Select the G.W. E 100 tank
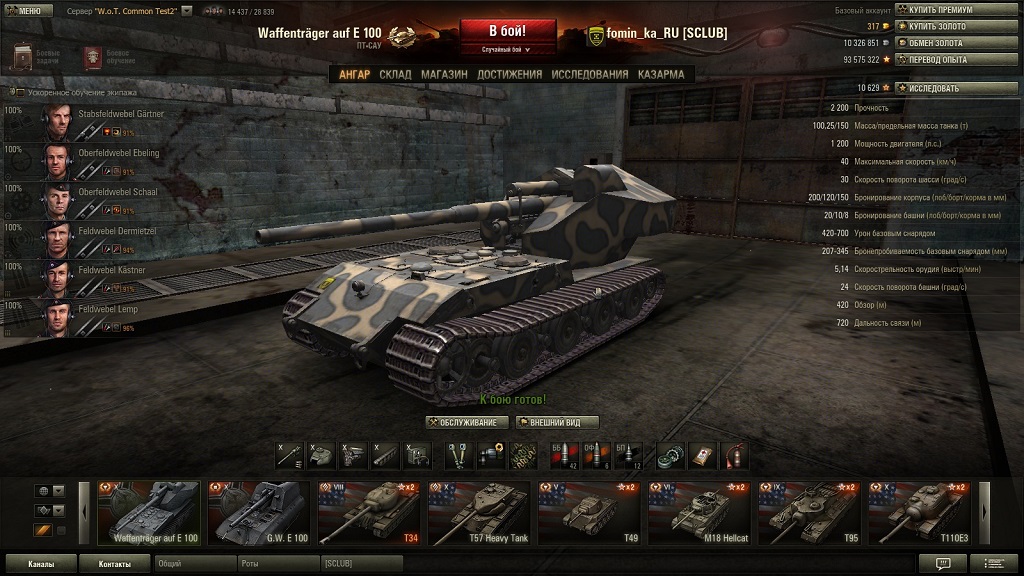The height and width of the screenshot is (576, 1024). click(258, 514)
